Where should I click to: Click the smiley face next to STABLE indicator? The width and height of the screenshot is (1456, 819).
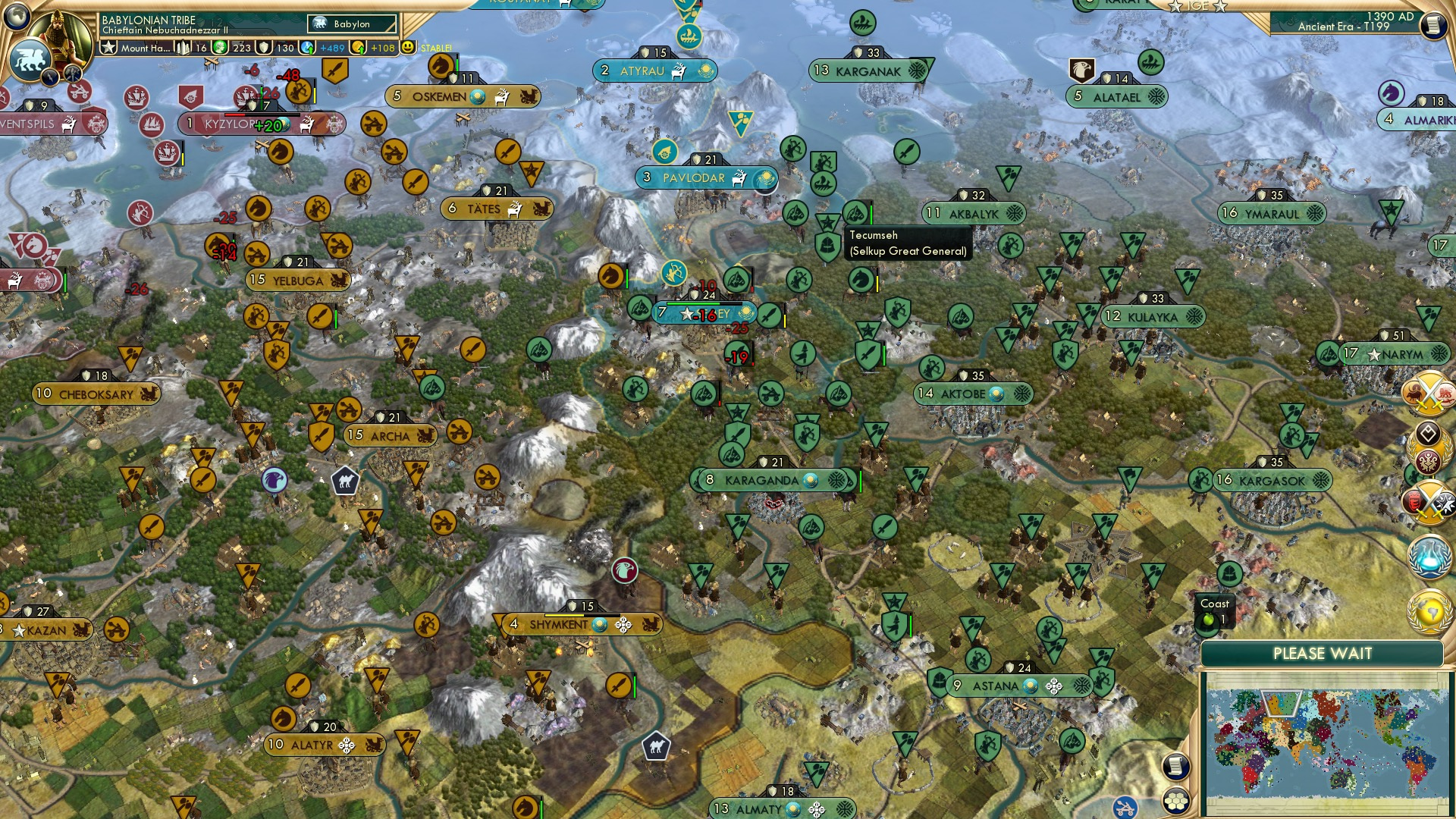click(409, 48)
